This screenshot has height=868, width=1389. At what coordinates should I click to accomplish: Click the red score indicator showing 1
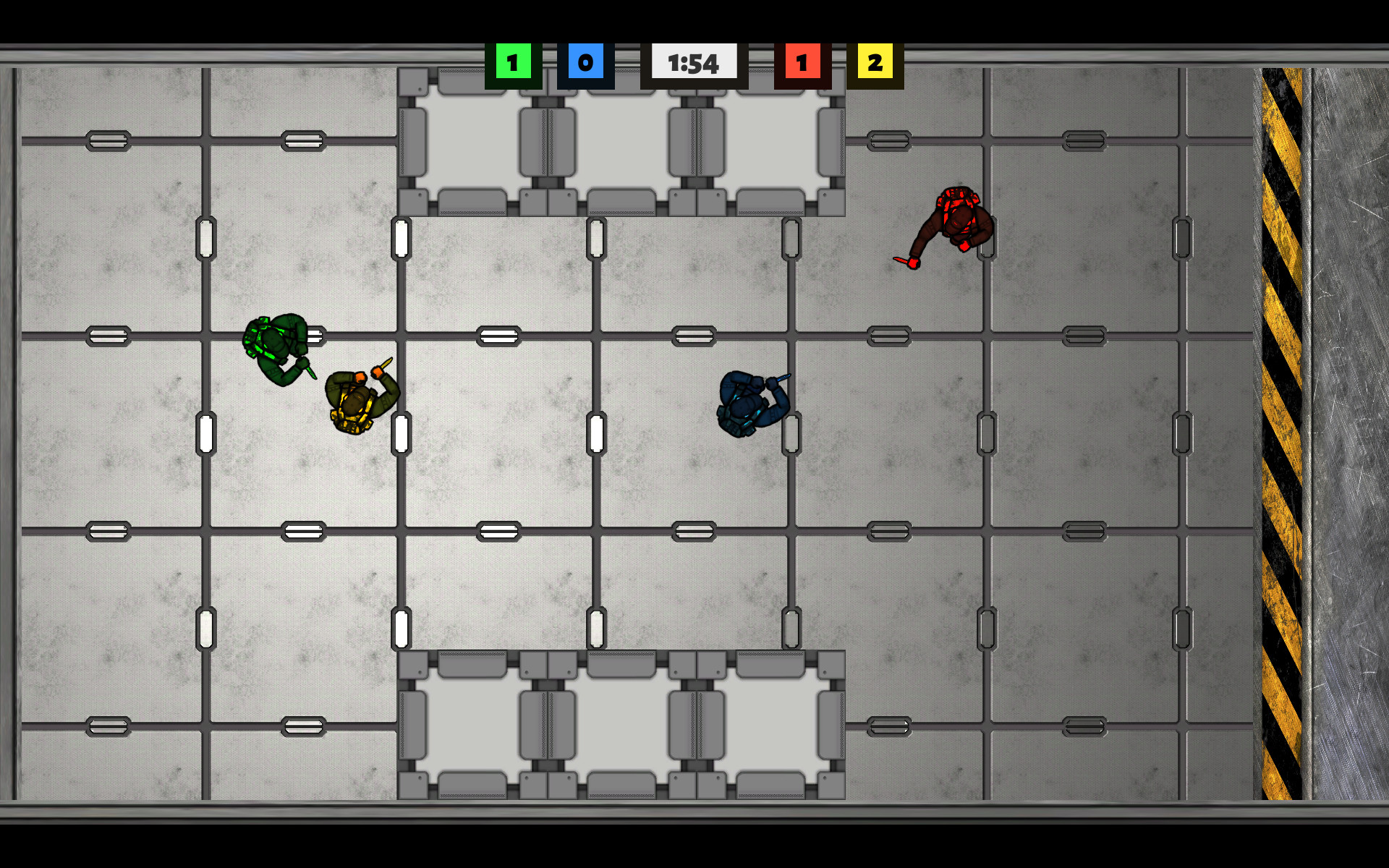pyautogui.click(x=802, y=63)
